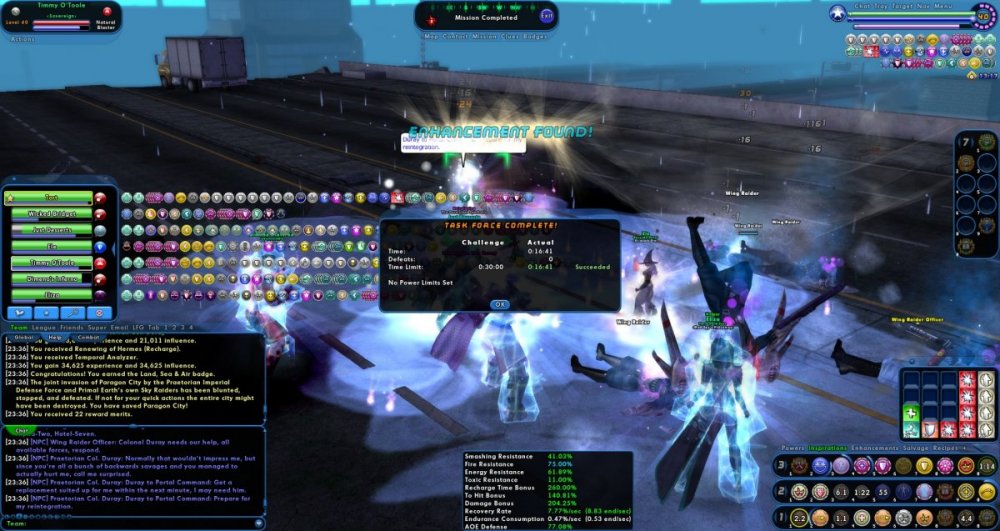Target Timmy O'Toole in the team window
This screenshot has width=1000, height=531.
point(51,264)
